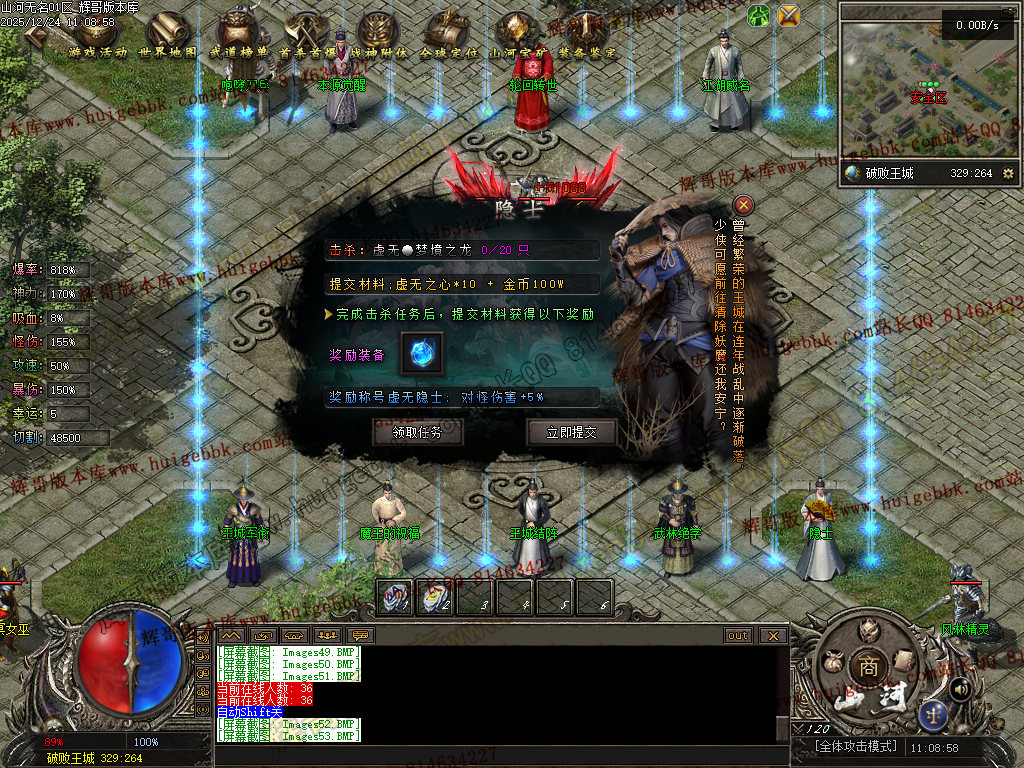Select the blue orb reward equipment icon
Image resolution: width=1024 pixels, height=768 pixels.
point(421,354)
